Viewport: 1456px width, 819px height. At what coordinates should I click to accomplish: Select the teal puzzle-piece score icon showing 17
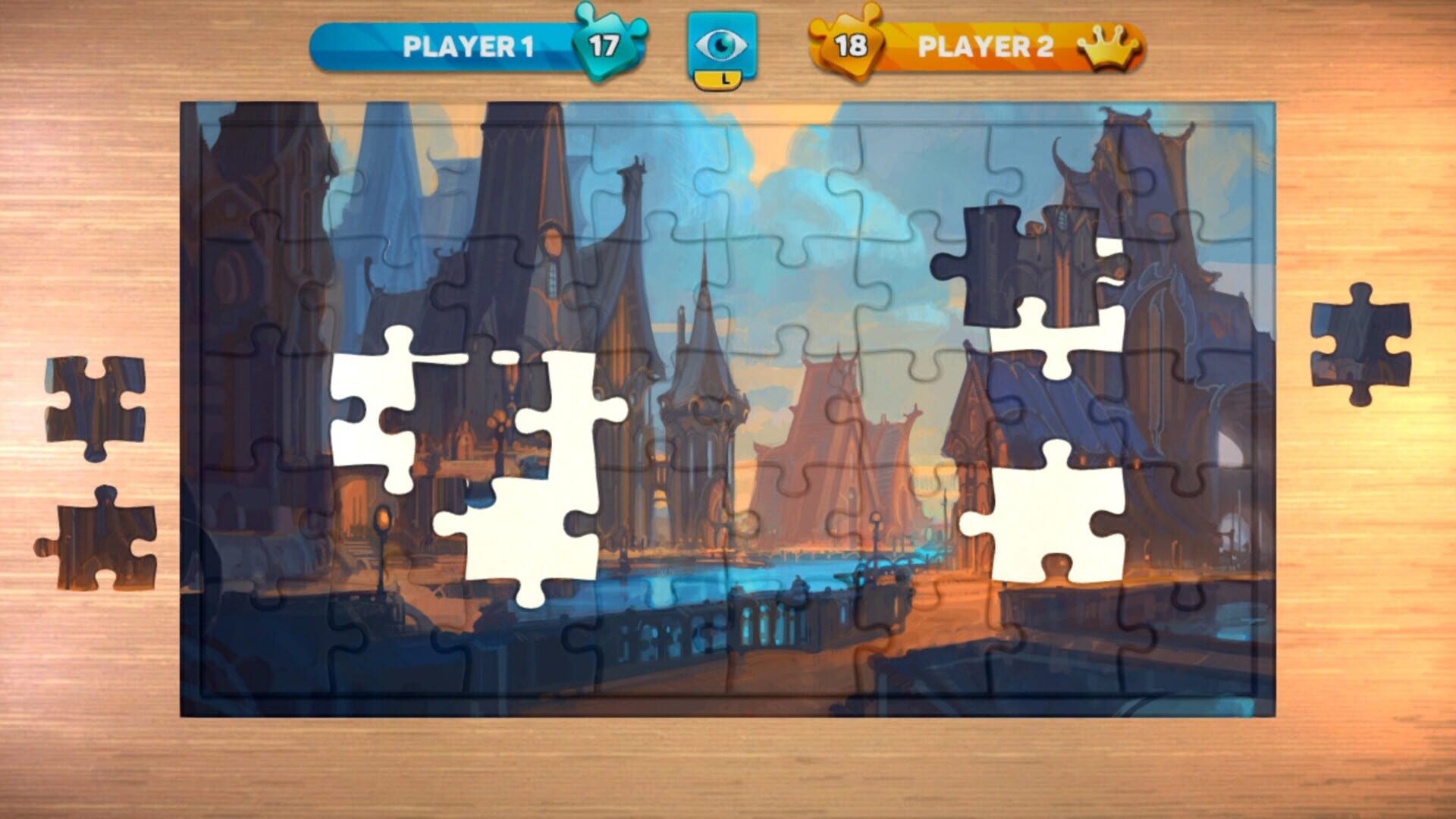coord(605,44)
